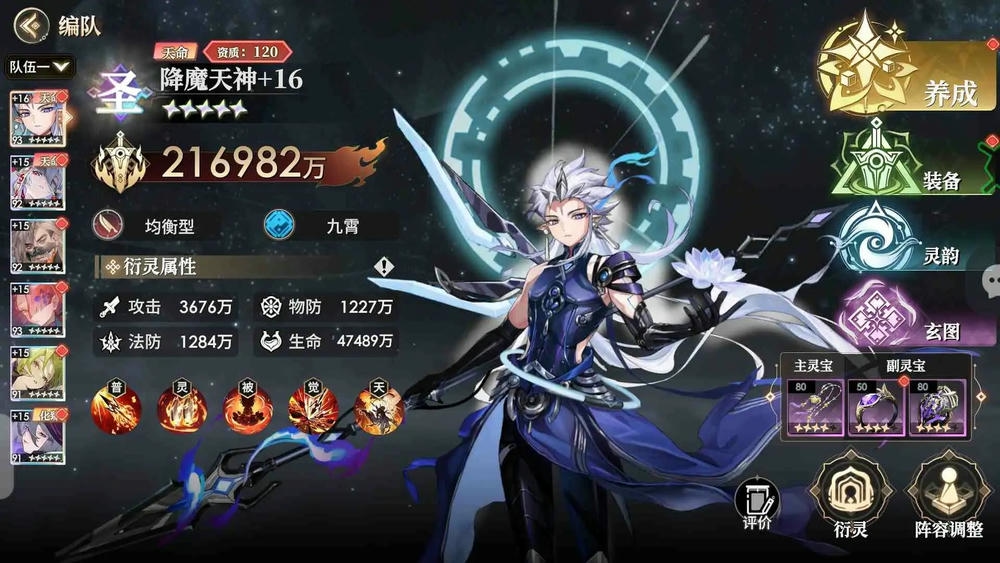This screenshot has height=563, width=1000.
Task: Open the 队伍一 team dropdown
Action: (41, 67)
